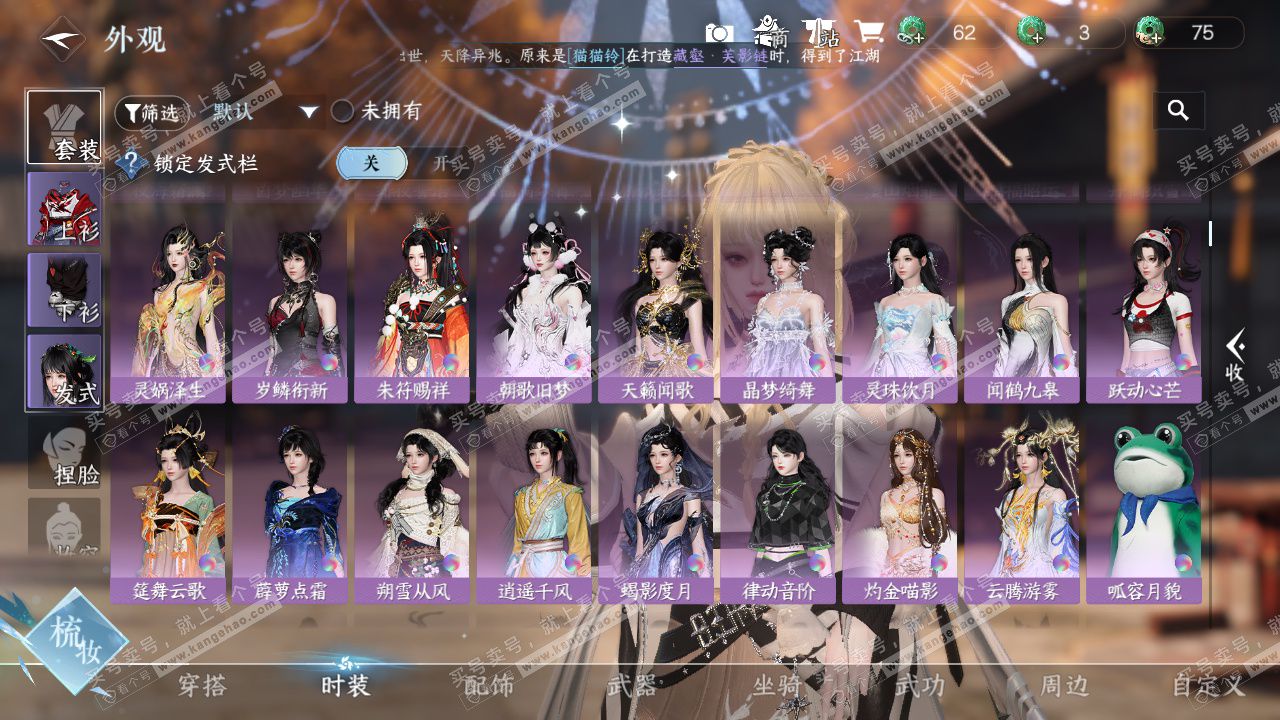Choose the 灵蜗泽生 outfit card
This screenshot has height=720, width=1280.
pyautogui.click(x=168, y=312)
